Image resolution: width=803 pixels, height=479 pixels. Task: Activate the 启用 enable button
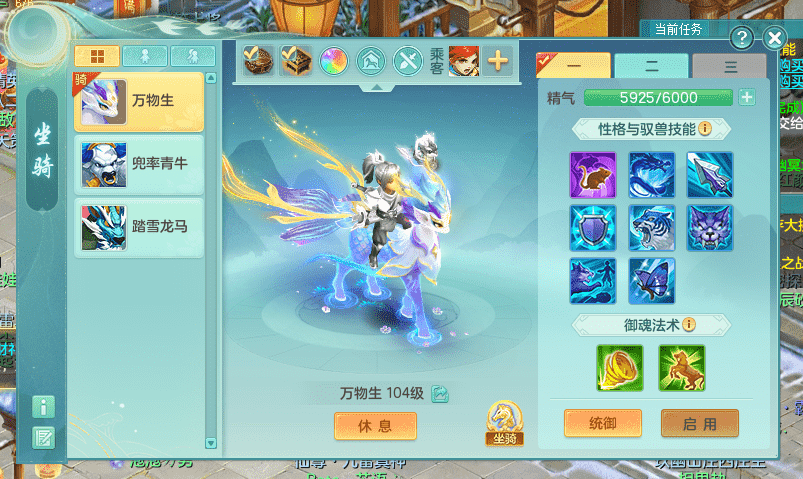699,423
